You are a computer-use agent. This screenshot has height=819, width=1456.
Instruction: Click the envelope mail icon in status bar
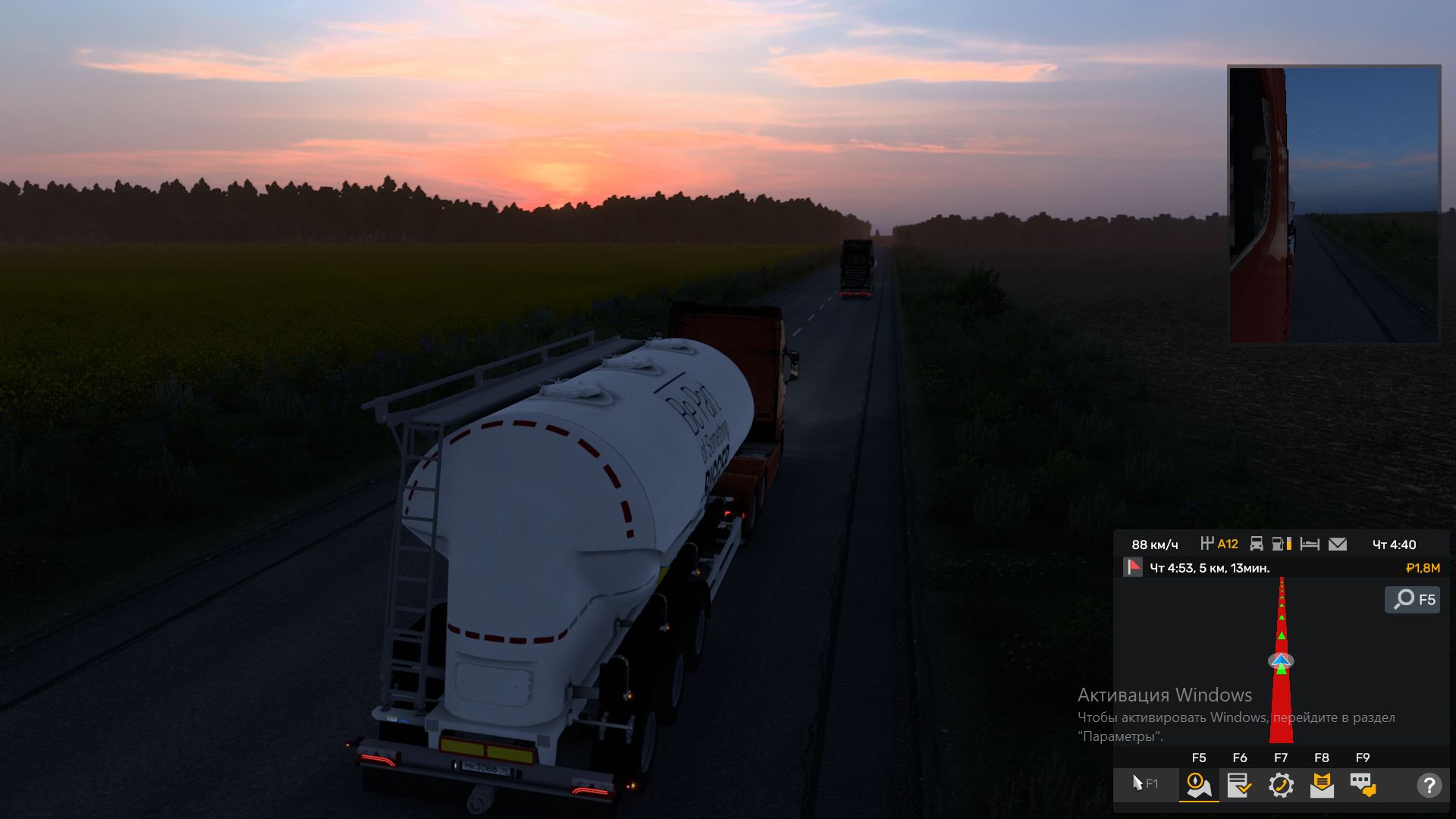click(1338, 544)
